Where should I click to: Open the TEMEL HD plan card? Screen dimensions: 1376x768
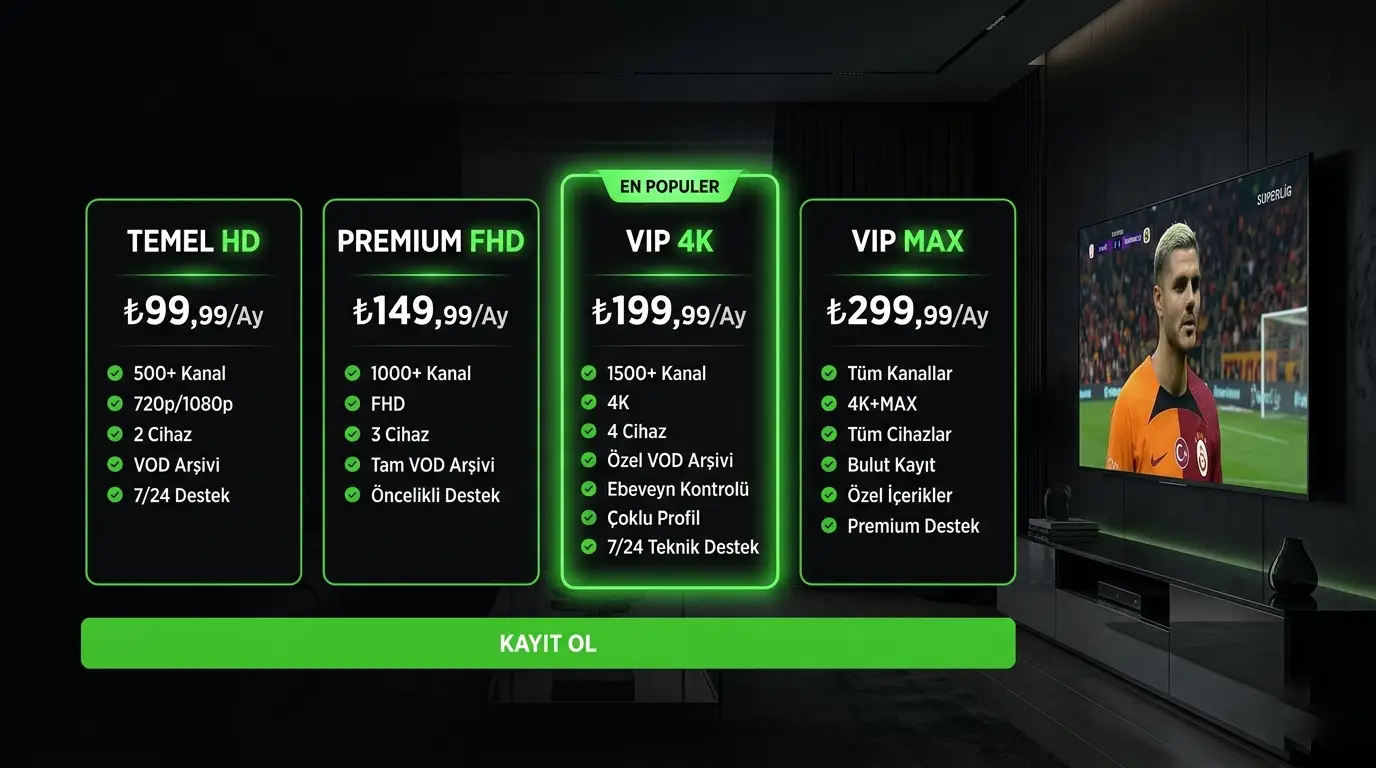coord(193,390)
